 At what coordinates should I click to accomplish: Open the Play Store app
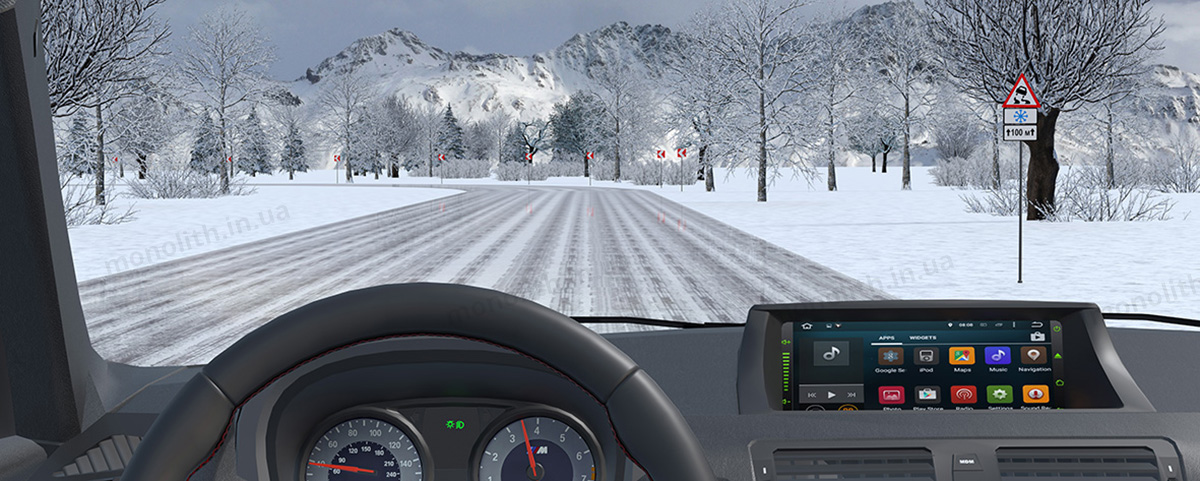(x=927, y=394)
